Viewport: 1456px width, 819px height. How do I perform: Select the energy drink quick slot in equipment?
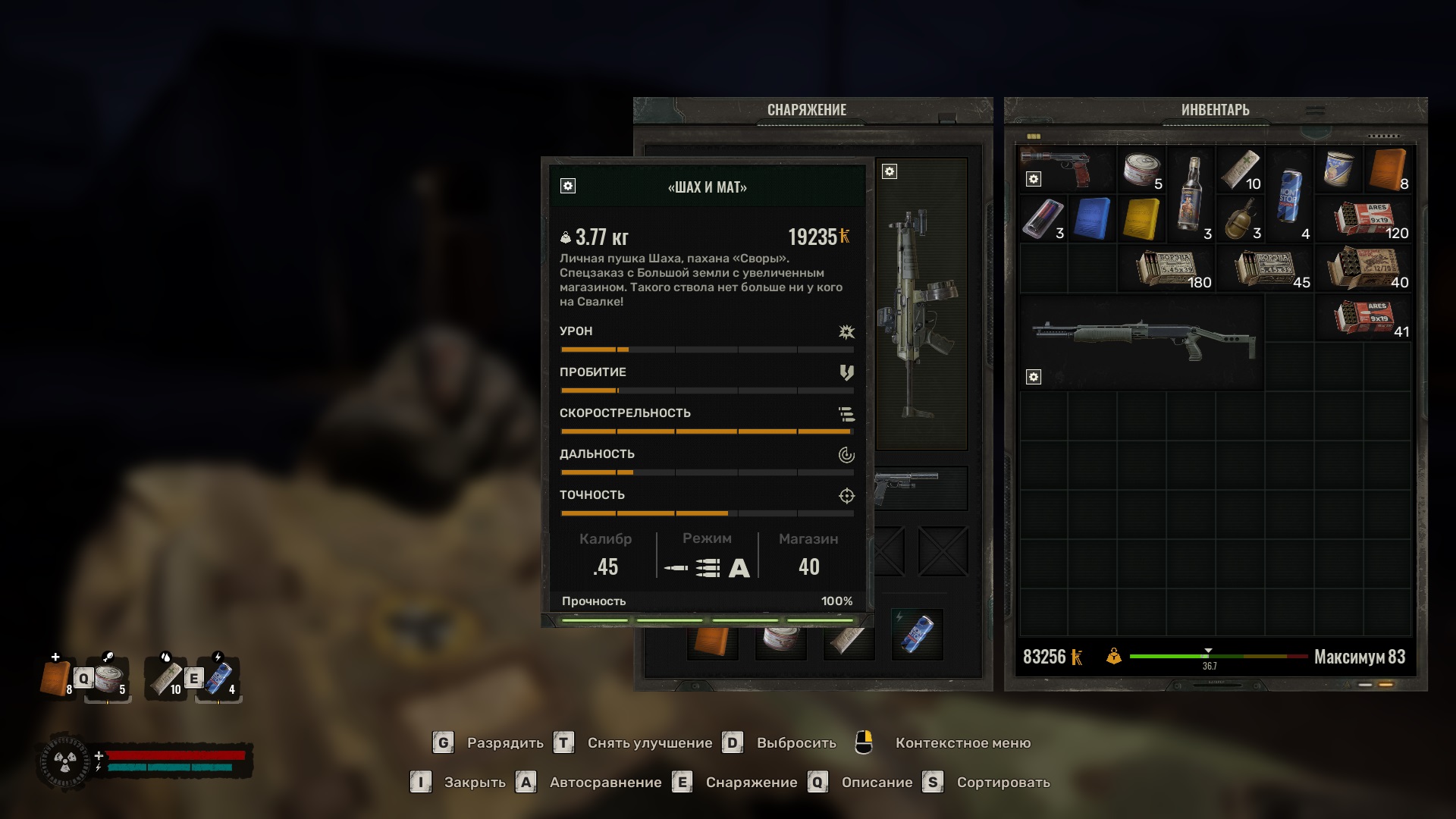(917, 634)
